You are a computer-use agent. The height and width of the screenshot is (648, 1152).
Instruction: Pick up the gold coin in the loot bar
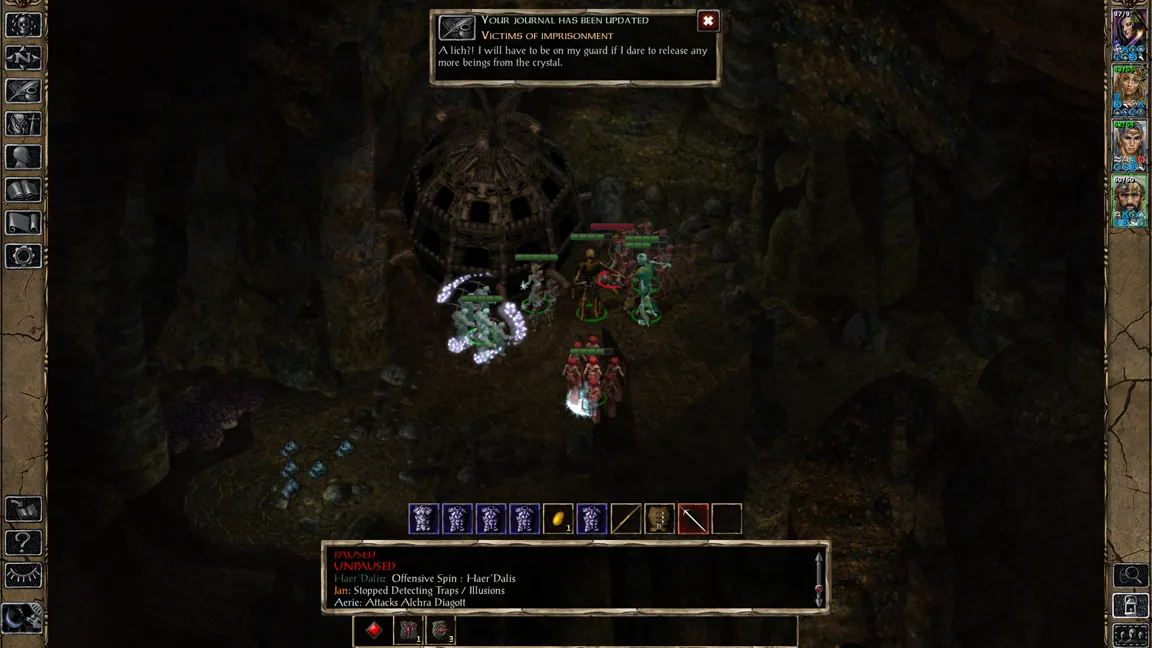558,519
